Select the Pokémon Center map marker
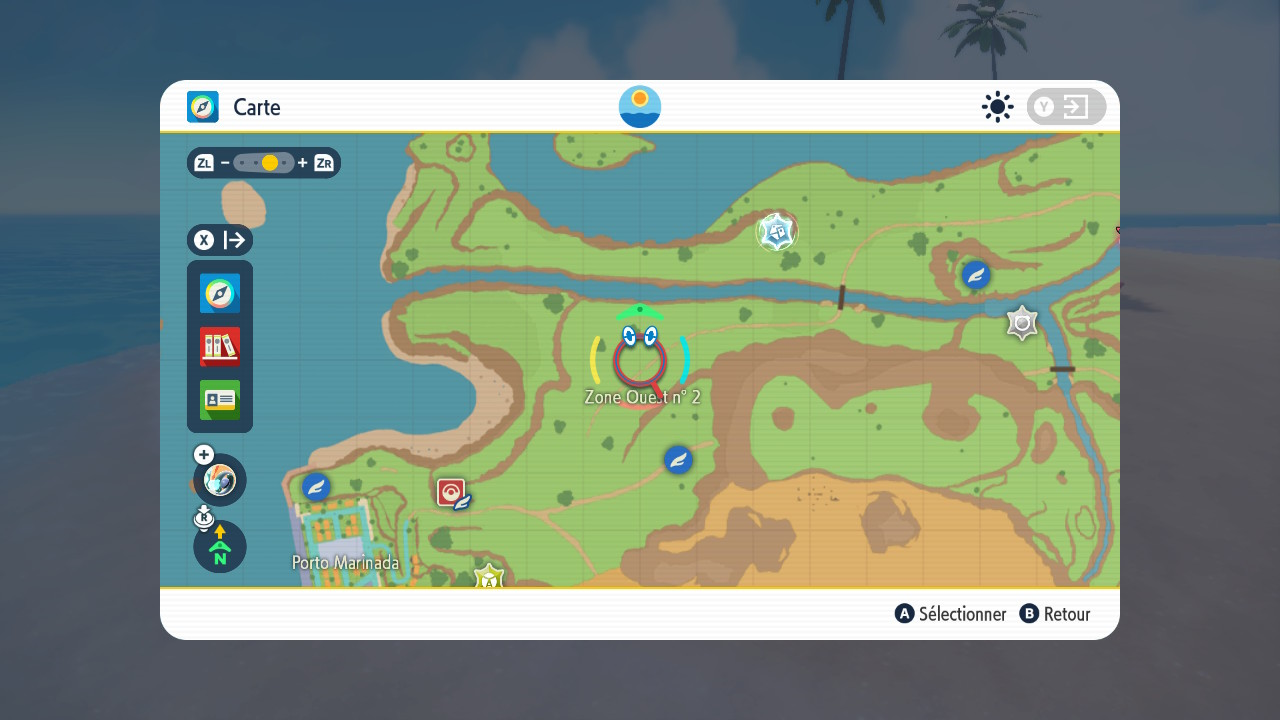 point(451,492)
